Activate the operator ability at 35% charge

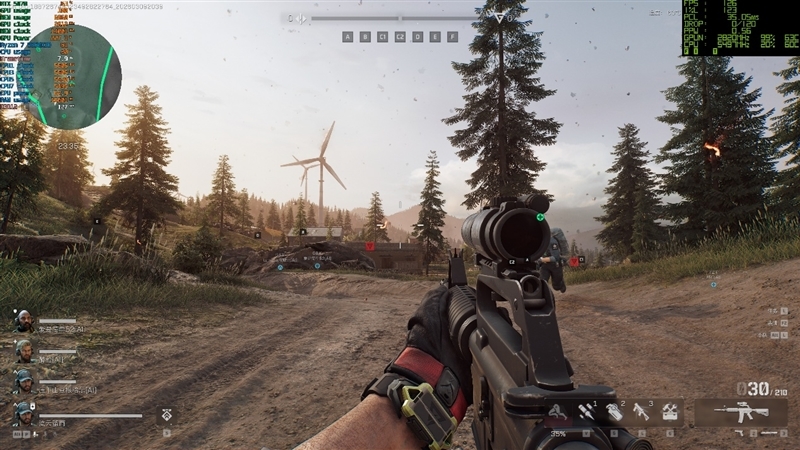click(558, 412)
